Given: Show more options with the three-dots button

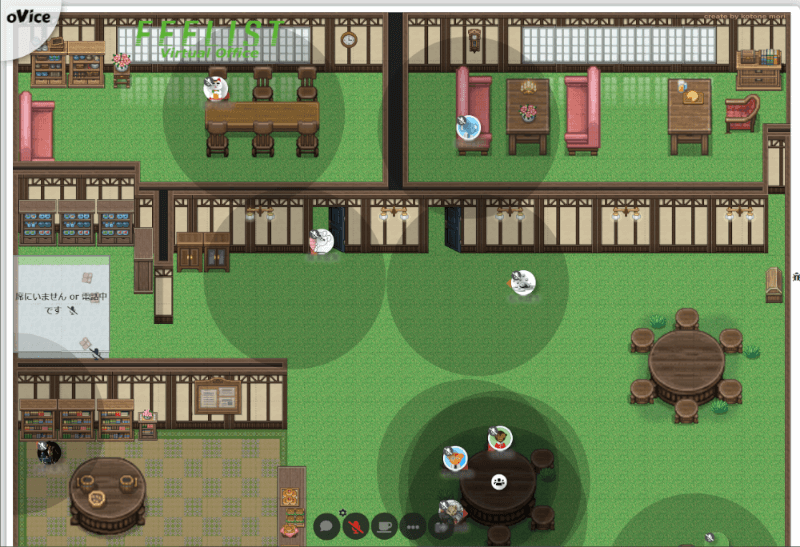Looking at the screenshot, I should [412, 525].
